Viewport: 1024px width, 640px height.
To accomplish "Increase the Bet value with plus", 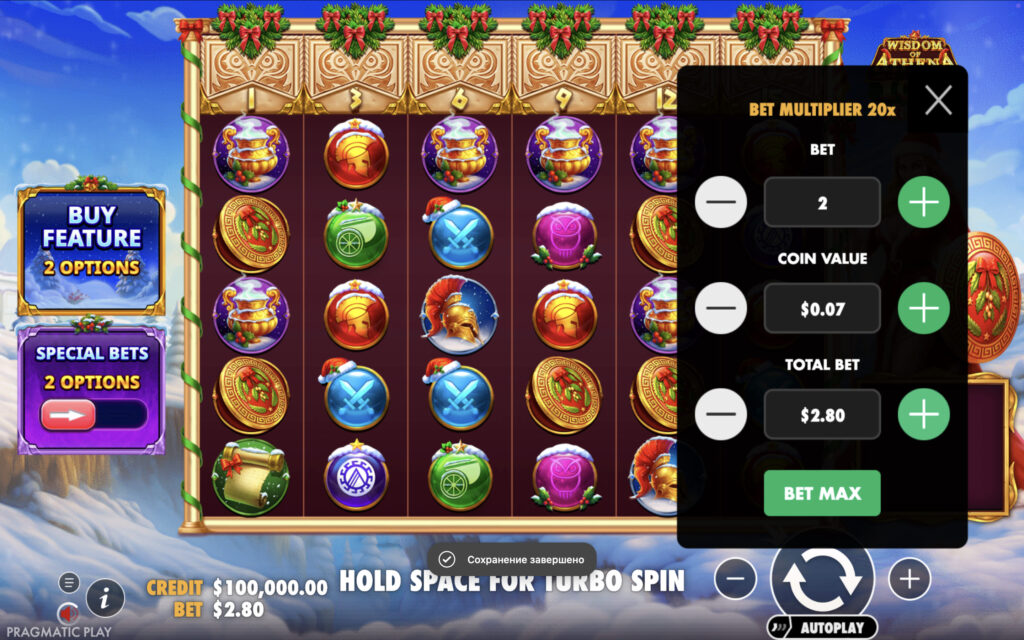I will [923, 203].
